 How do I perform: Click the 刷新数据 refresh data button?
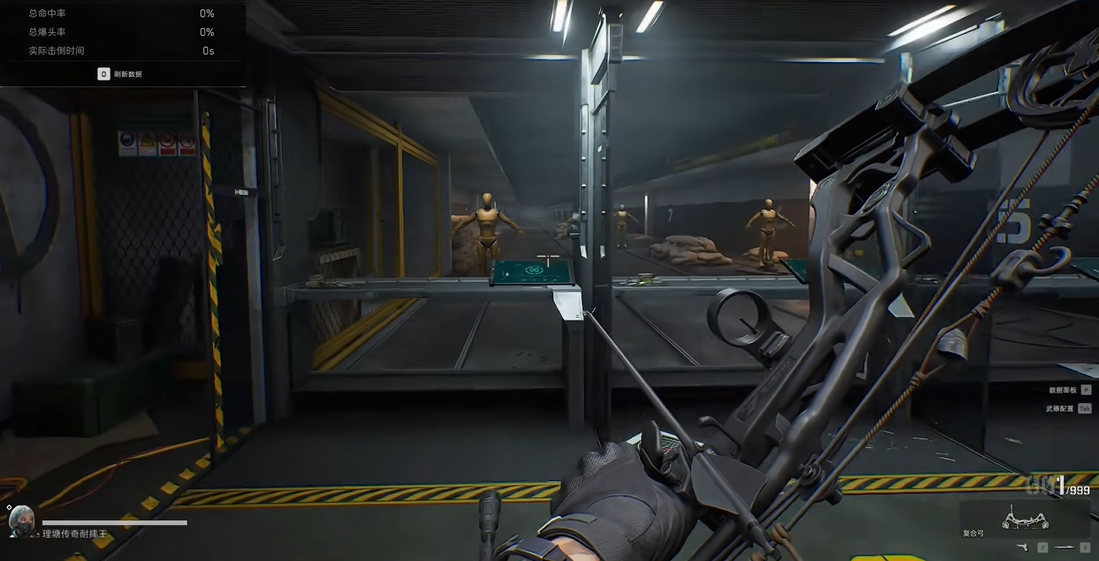point(120,74)
